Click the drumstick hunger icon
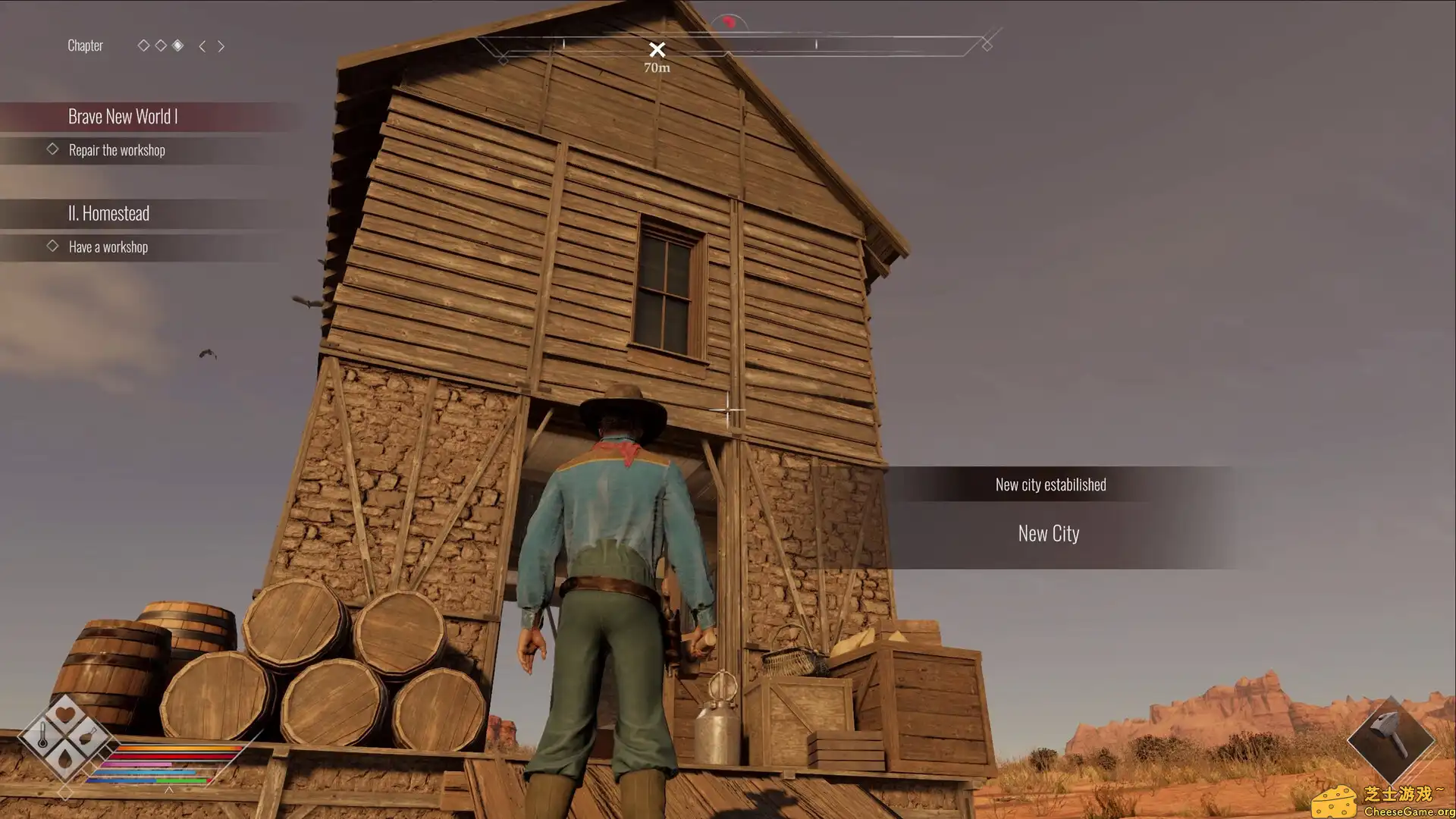 [x=87, y=735]
